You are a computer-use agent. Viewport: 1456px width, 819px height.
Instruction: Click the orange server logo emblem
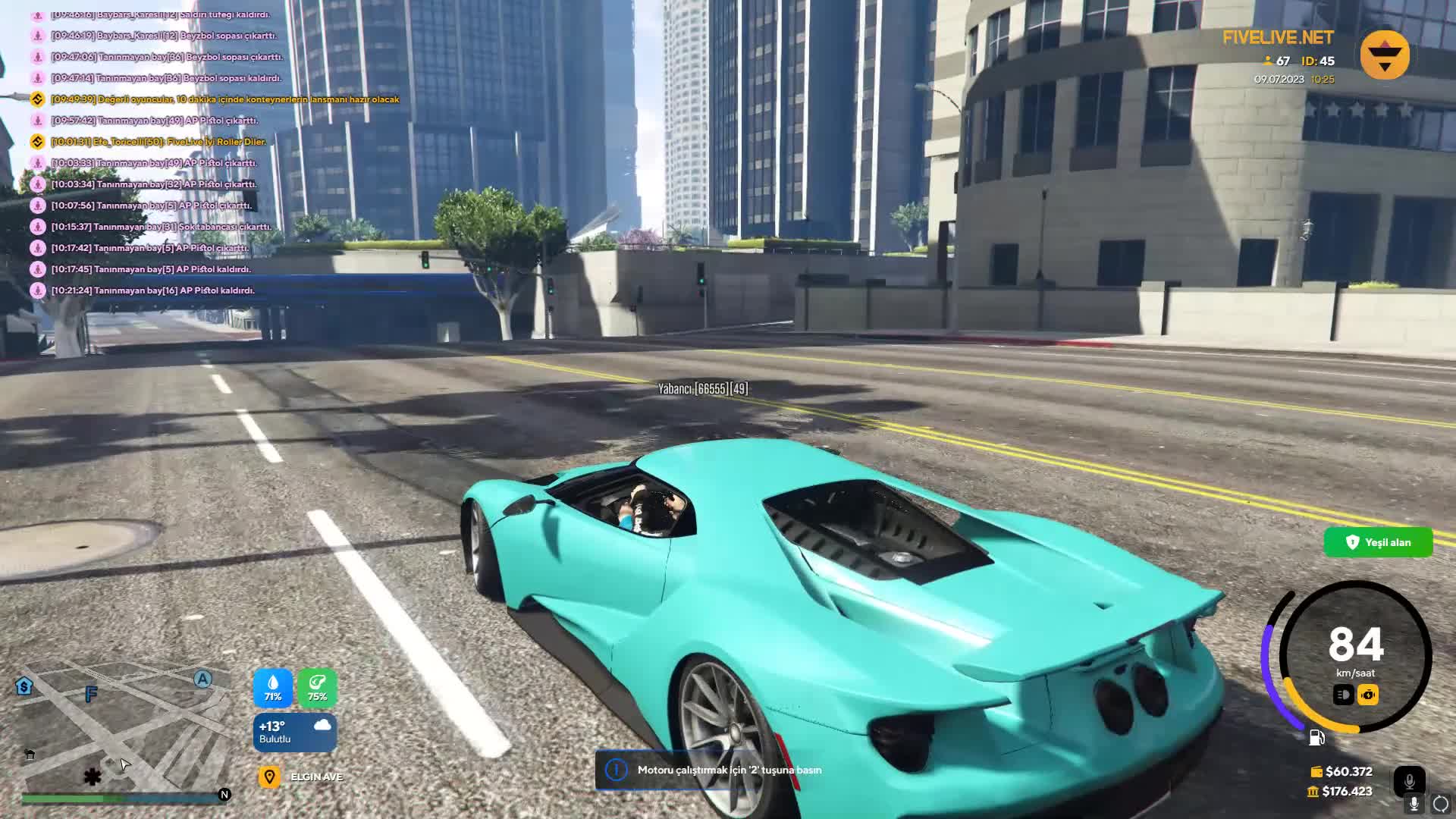[x=1385, y=55]
